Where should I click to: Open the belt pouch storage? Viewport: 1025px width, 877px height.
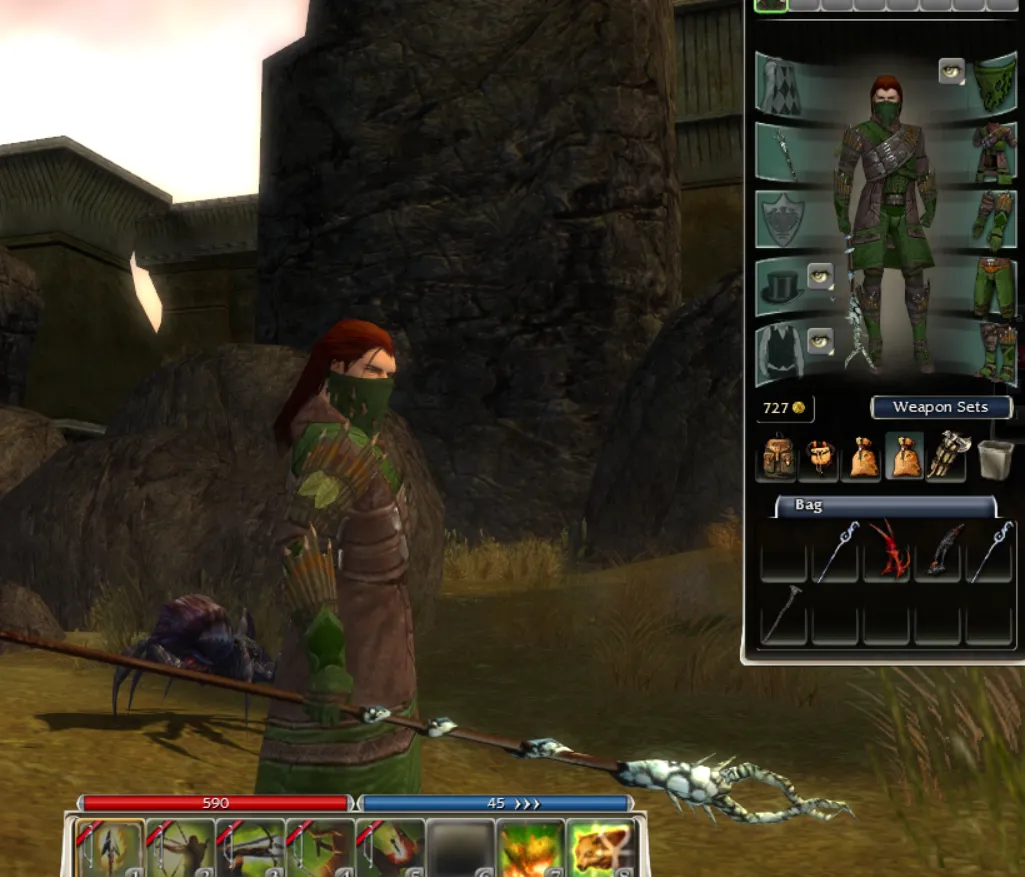[x=818, y=456]
